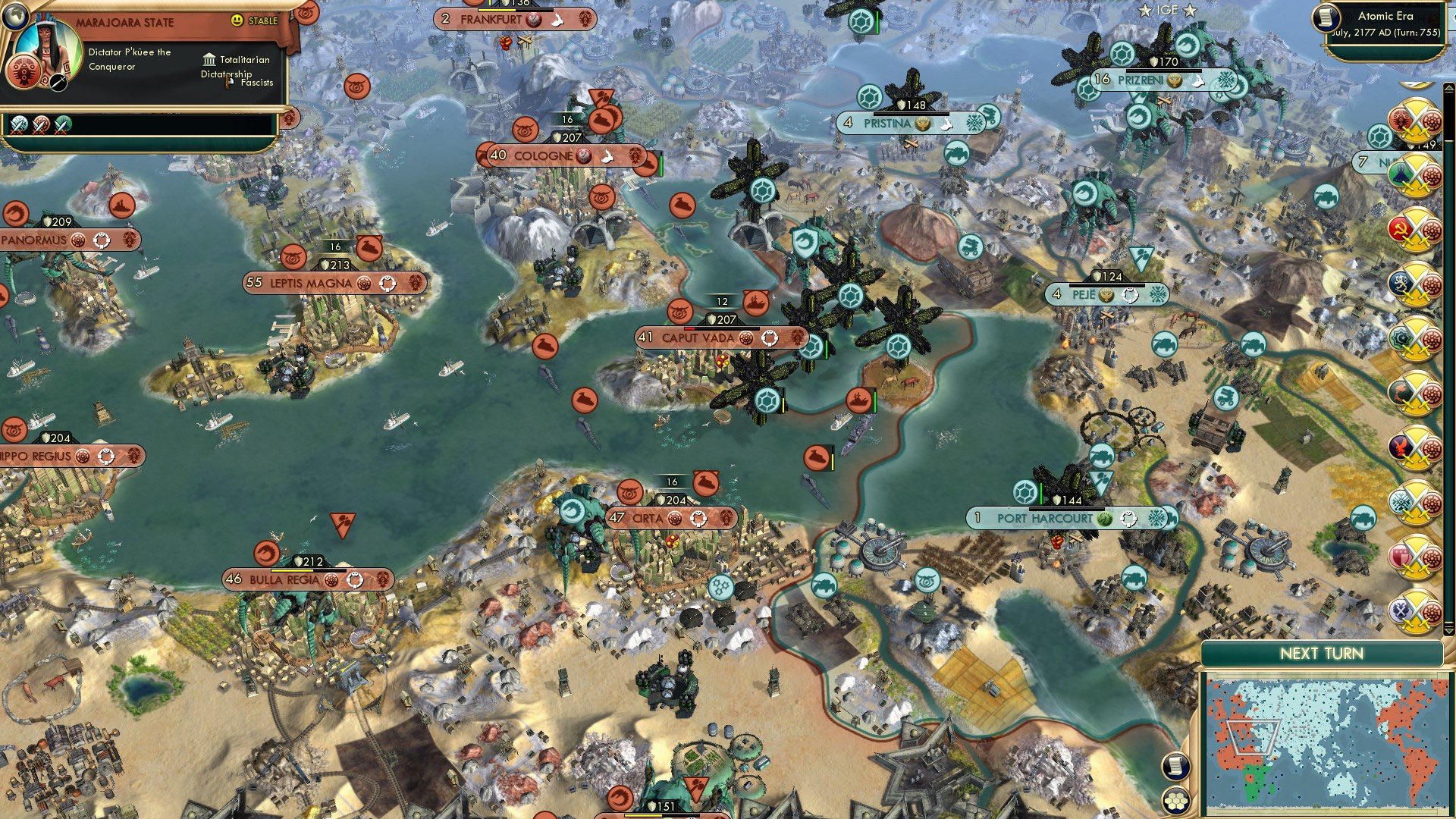Open the Leptis Magna city banner
Viewport: 1456px width, 819px height.
click(311, 283)
